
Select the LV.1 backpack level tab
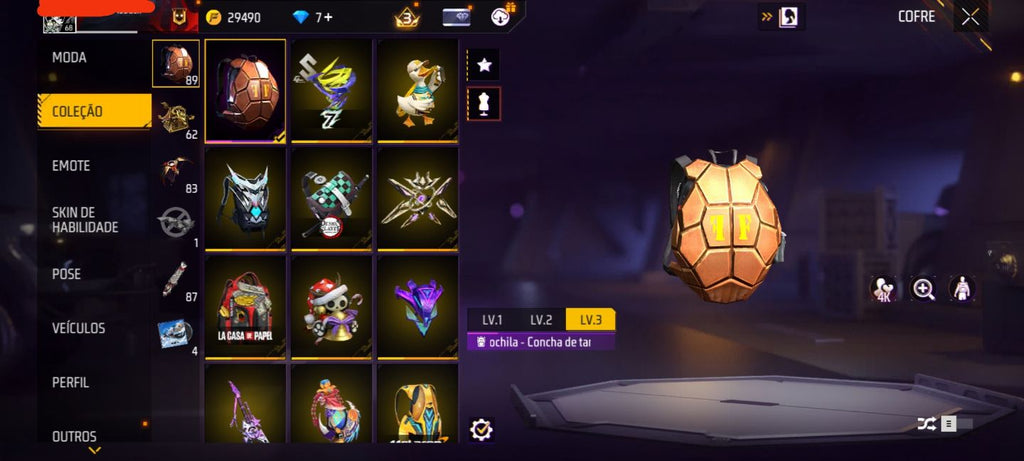point(492,320)
